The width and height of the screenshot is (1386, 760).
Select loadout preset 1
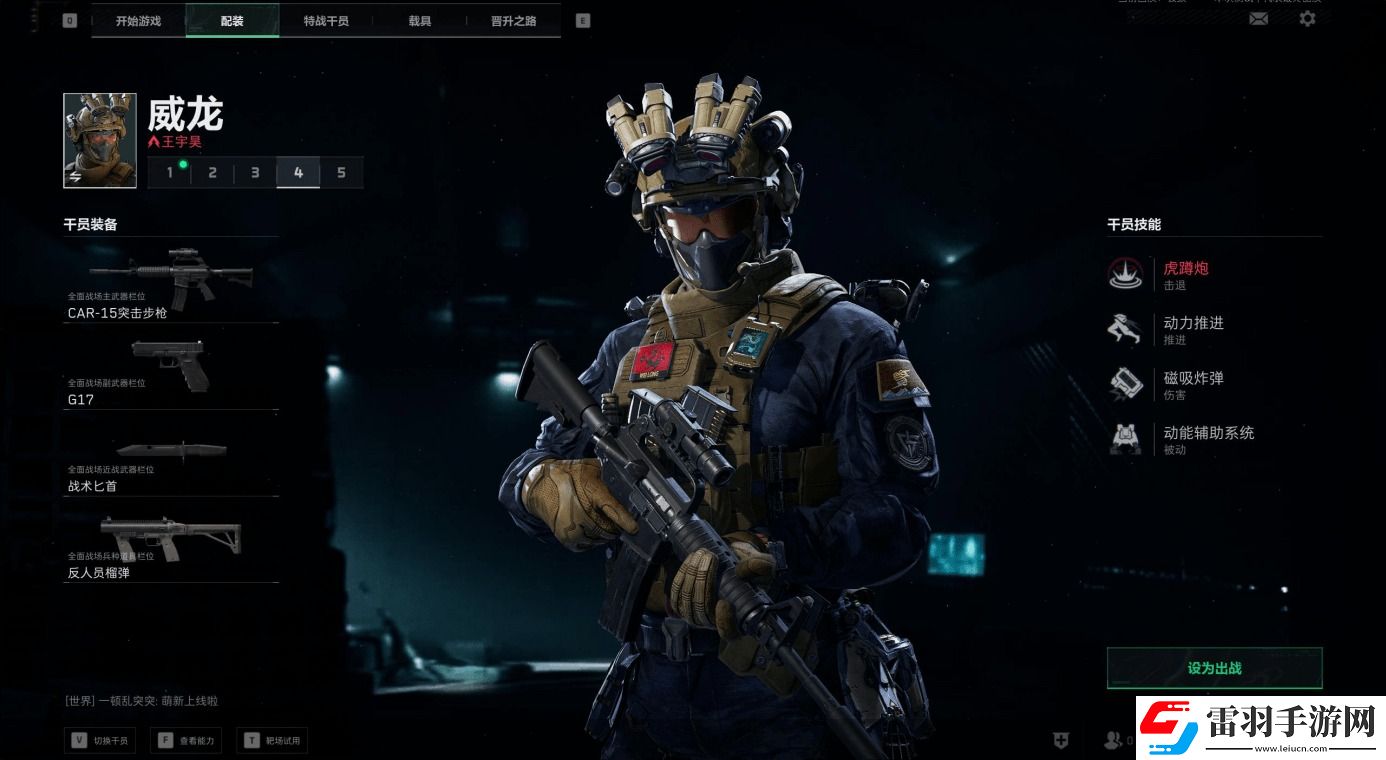tap(170, 173)
